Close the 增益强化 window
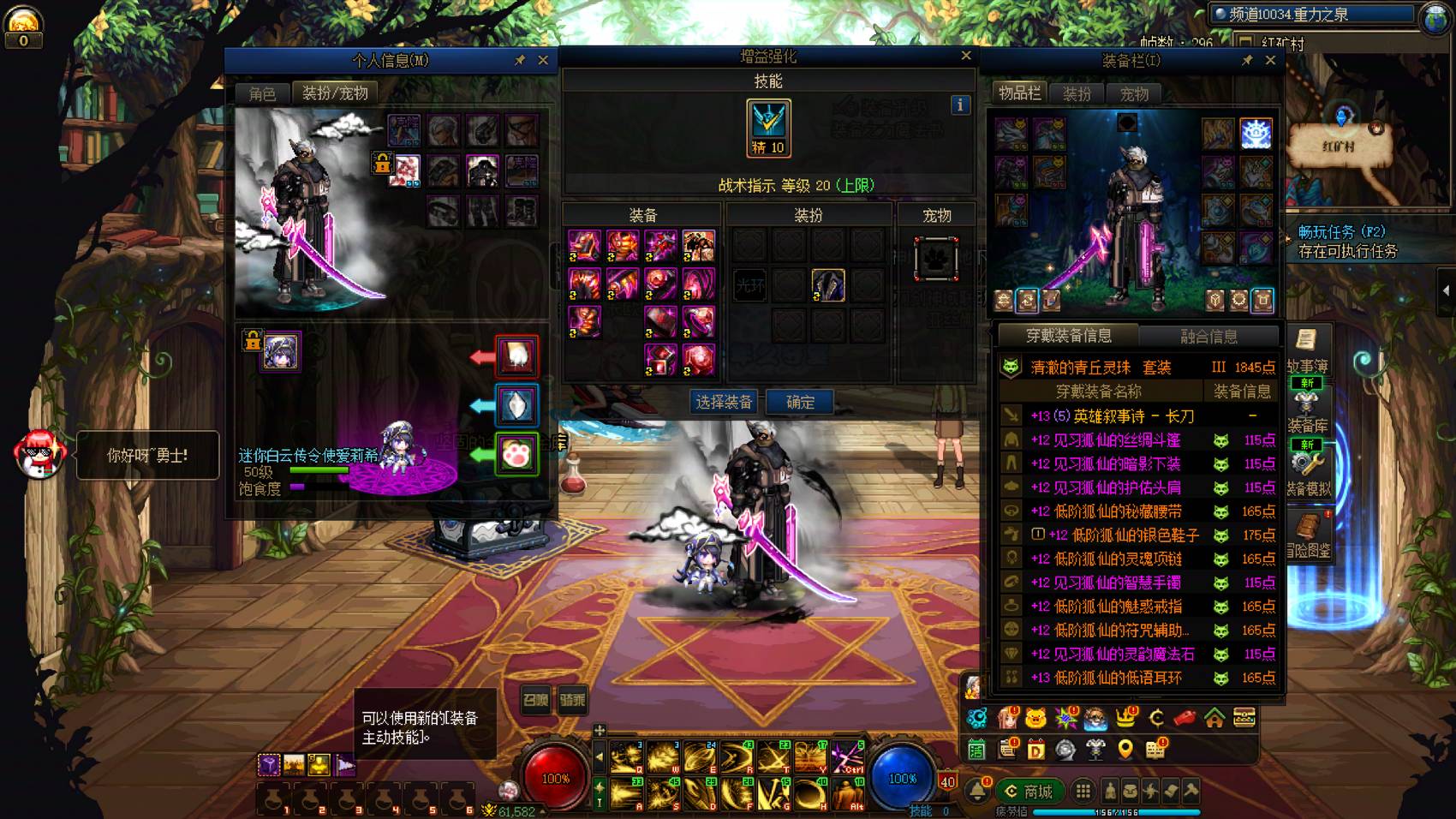This screenshot has width=1456, height=819. [x=966, y=56]
